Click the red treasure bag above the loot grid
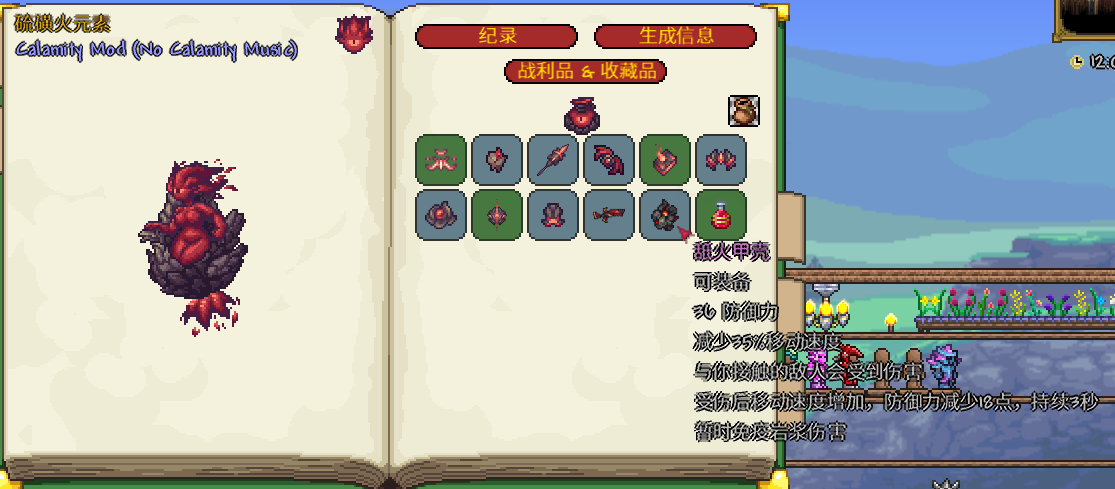Screen dimensions: 1115x489 point(581,115)
